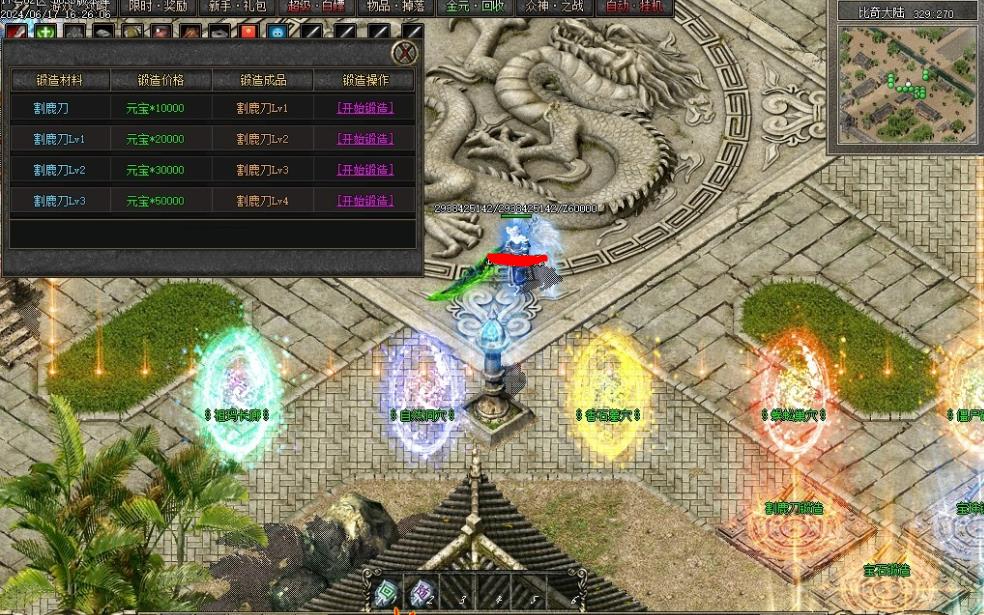Start forging 割鹿刀Lv4 for 50000 元宝
This screenshot has height=615, width=984.
point(364,201)
